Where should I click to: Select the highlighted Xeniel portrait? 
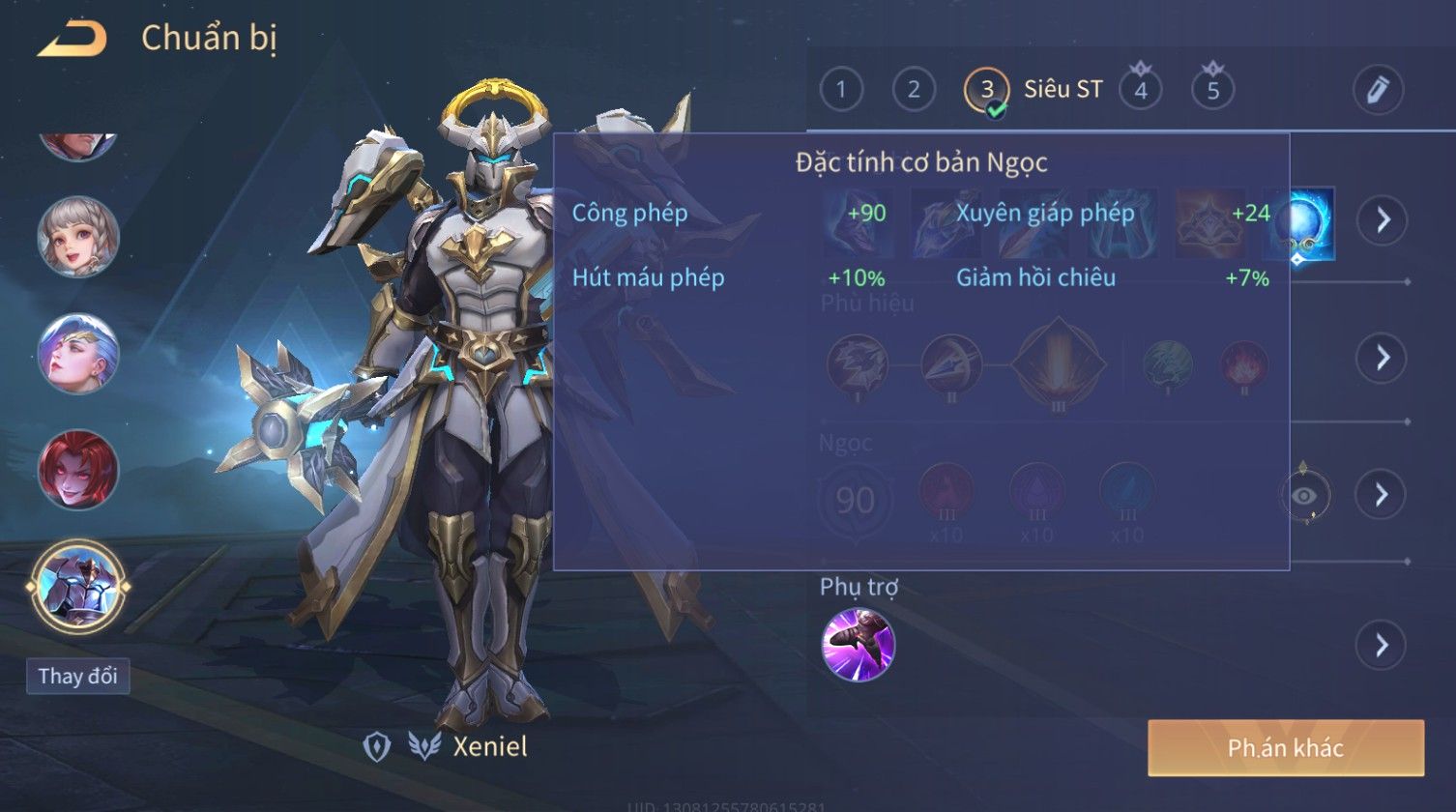click(78, 587)
